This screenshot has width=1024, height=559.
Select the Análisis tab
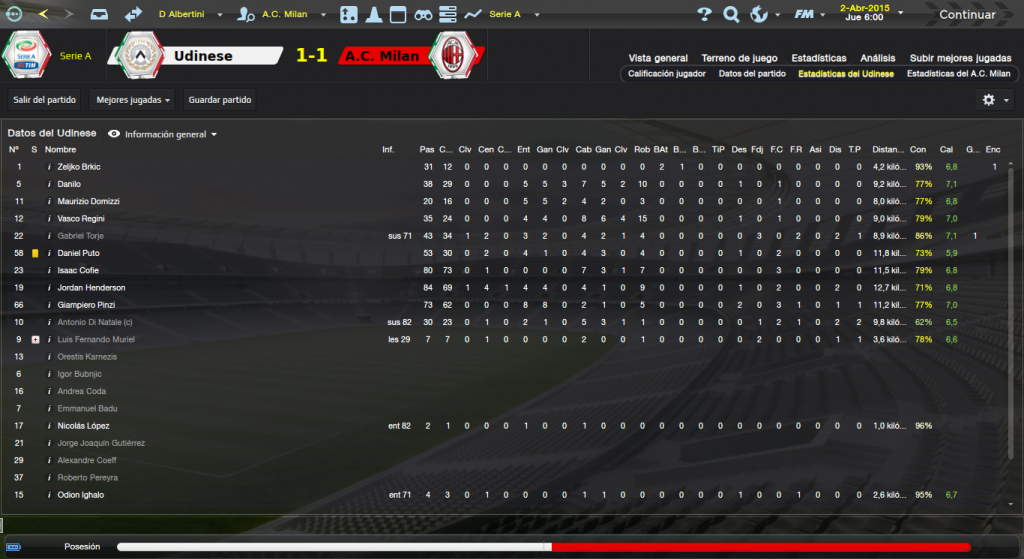[875, 58]
